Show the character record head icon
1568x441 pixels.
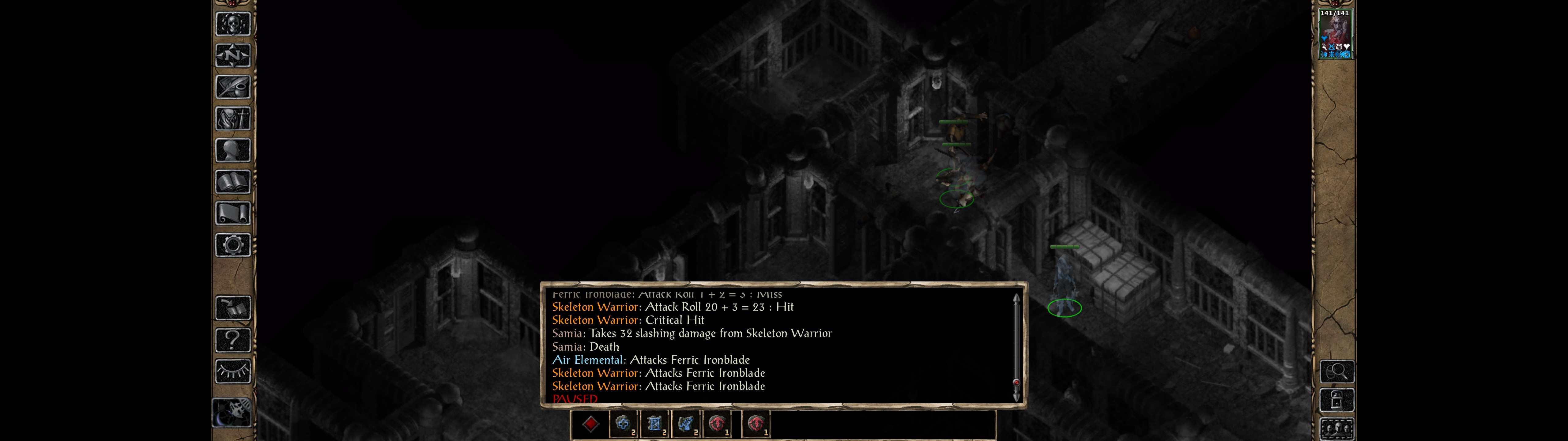tap(232, 150)
